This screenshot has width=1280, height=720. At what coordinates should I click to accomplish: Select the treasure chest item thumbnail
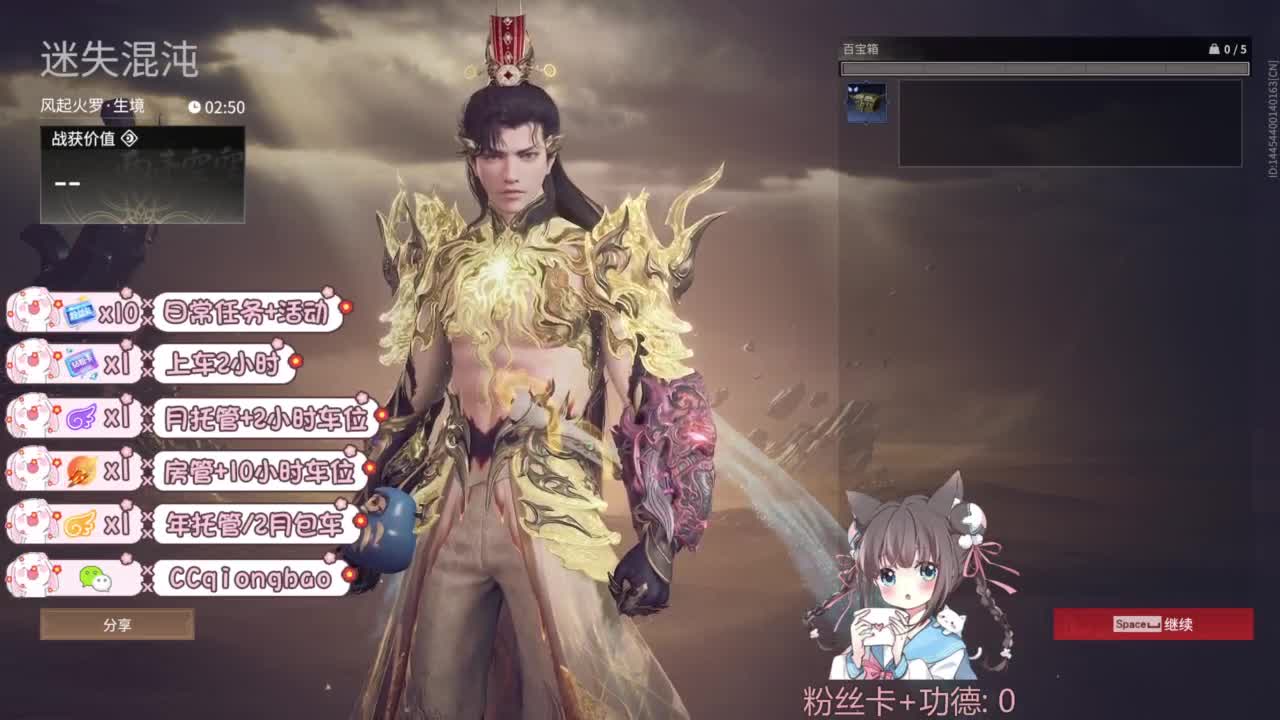coord(867,102)
